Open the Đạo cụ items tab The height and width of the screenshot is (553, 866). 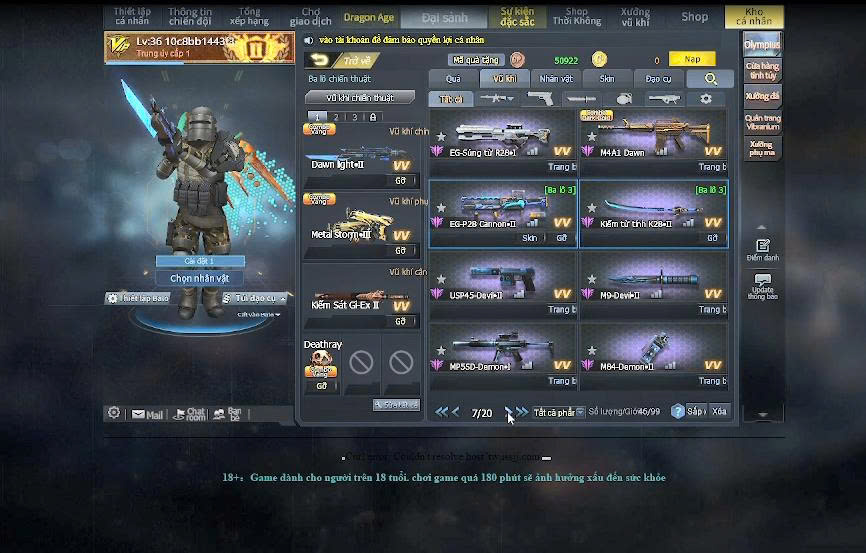tap(658, 78)
